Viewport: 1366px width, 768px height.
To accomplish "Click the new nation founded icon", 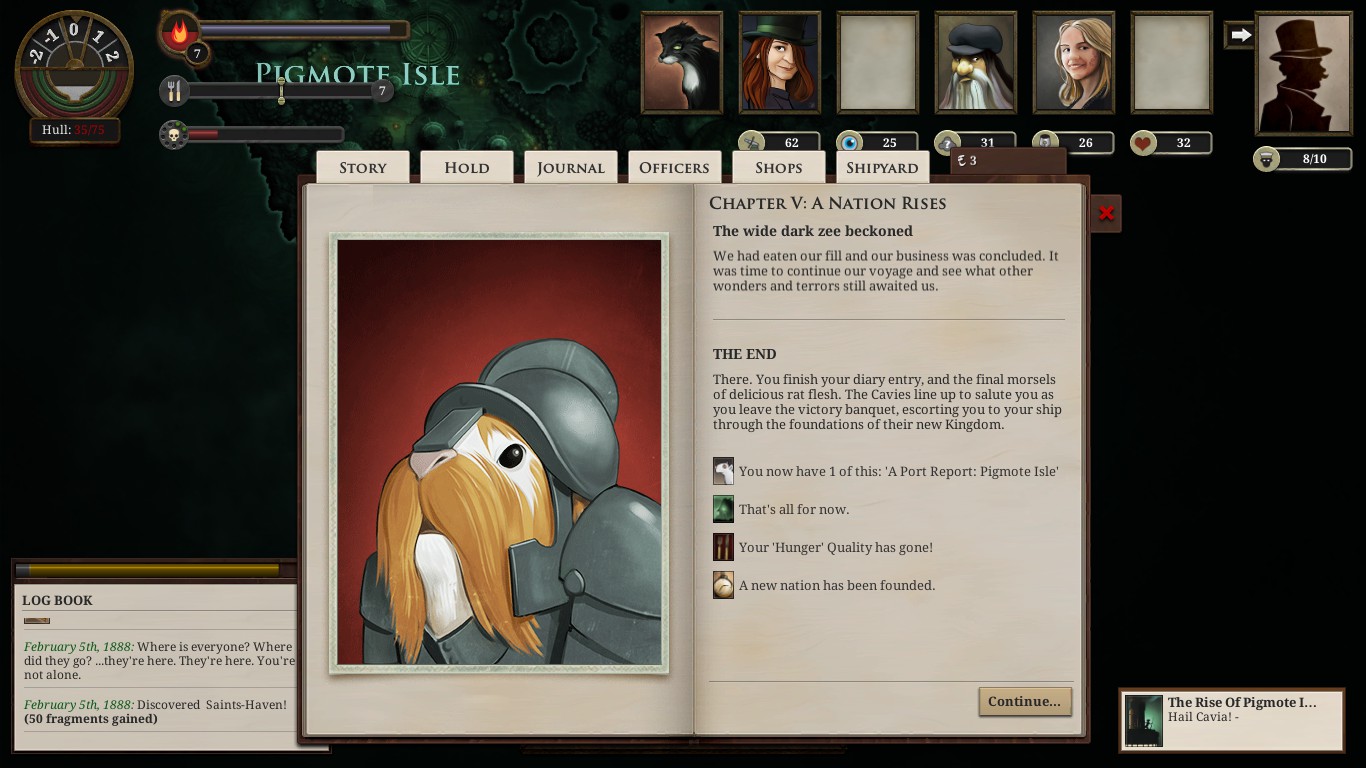I will tap(723, 585).
